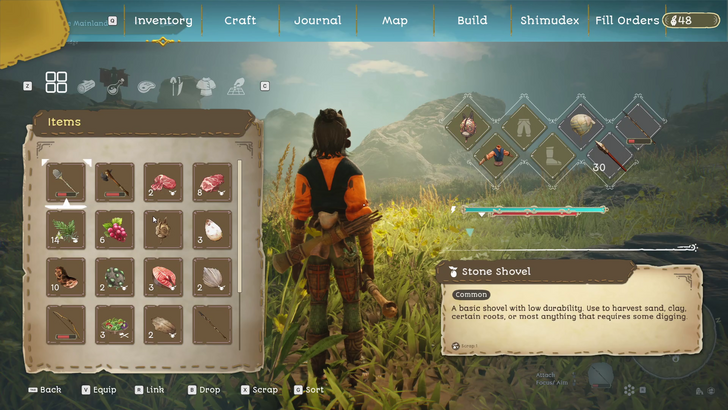Select the white egg item slot
The image size is (728, 410).
pos(211,230)
